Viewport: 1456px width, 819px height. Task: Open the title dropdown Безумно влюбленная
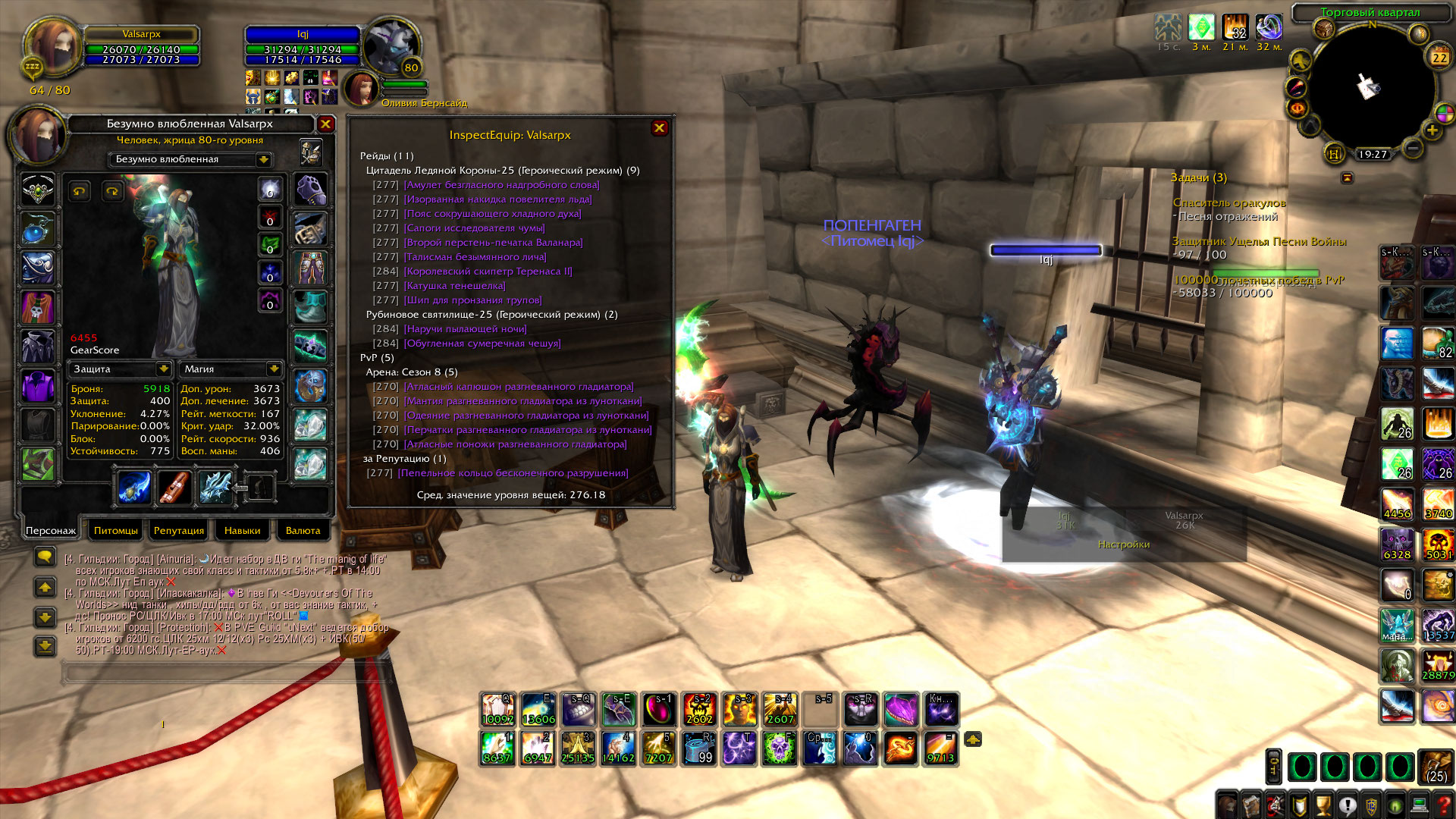[x=263, y=159]
